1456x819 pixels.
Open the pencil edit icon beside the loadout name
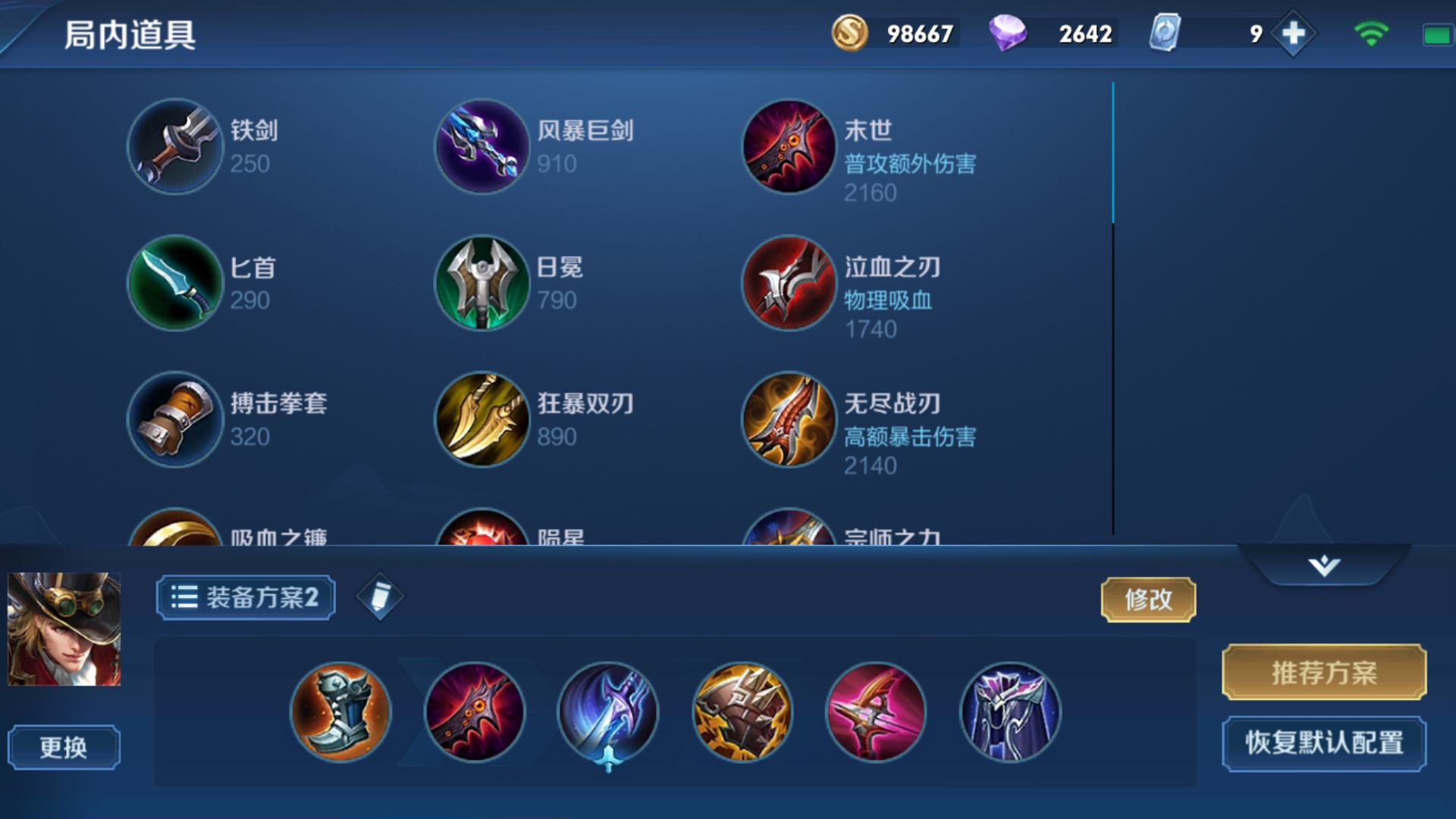[x=379, y=596]
